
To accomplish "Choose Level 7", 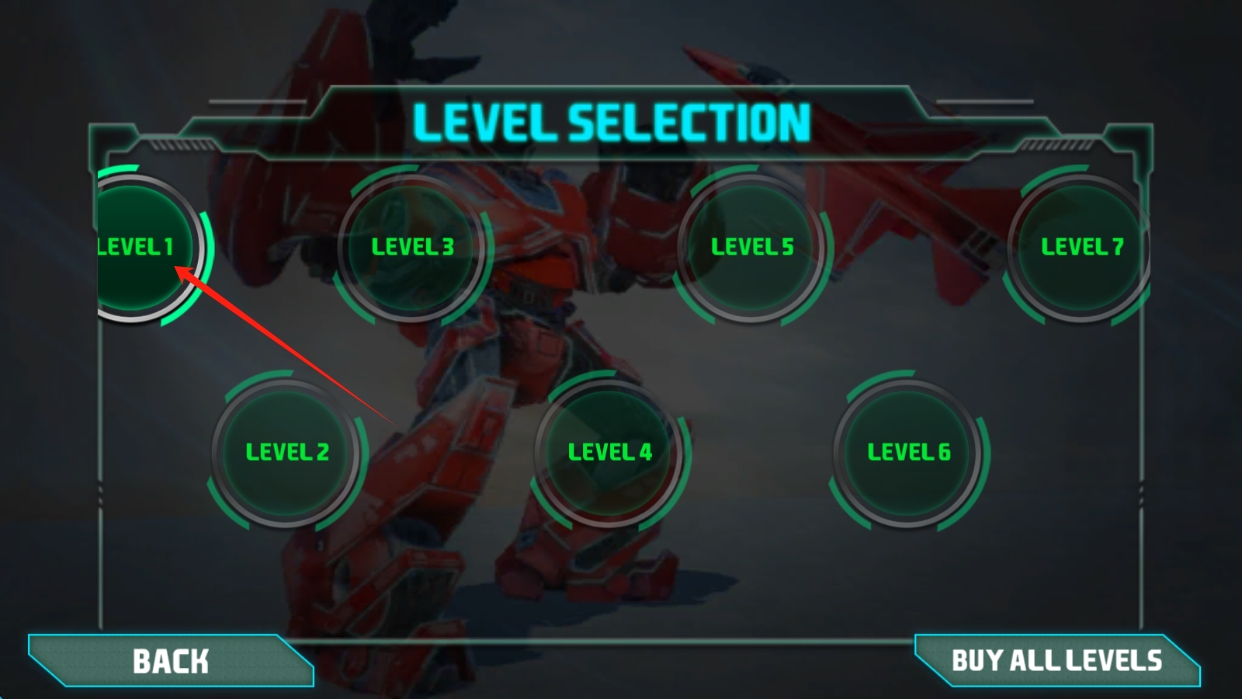I will (x=1080, y=247).
